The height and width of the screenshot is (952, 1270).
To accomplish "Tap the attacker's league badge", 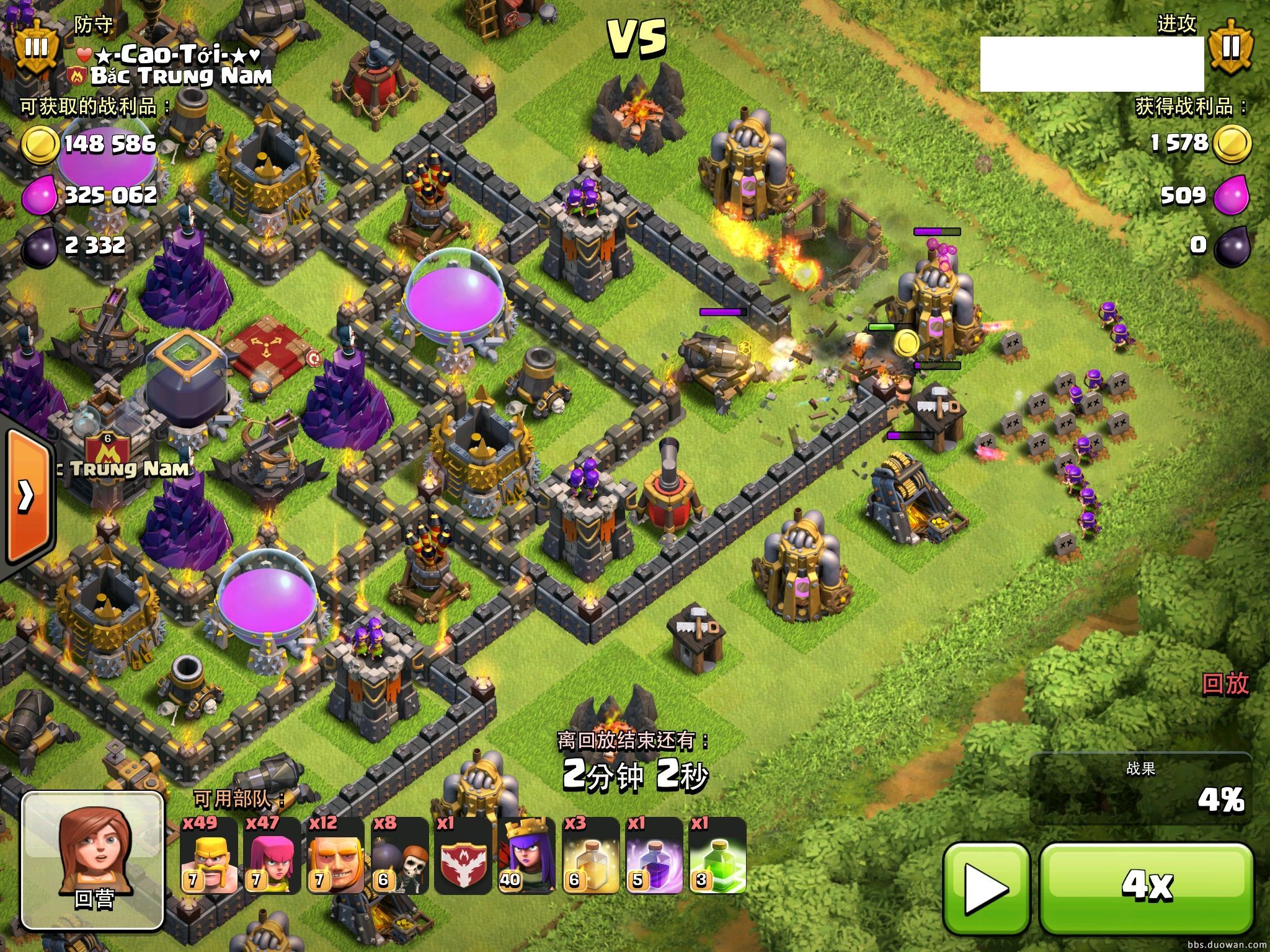I will (x=1231, y=47).
